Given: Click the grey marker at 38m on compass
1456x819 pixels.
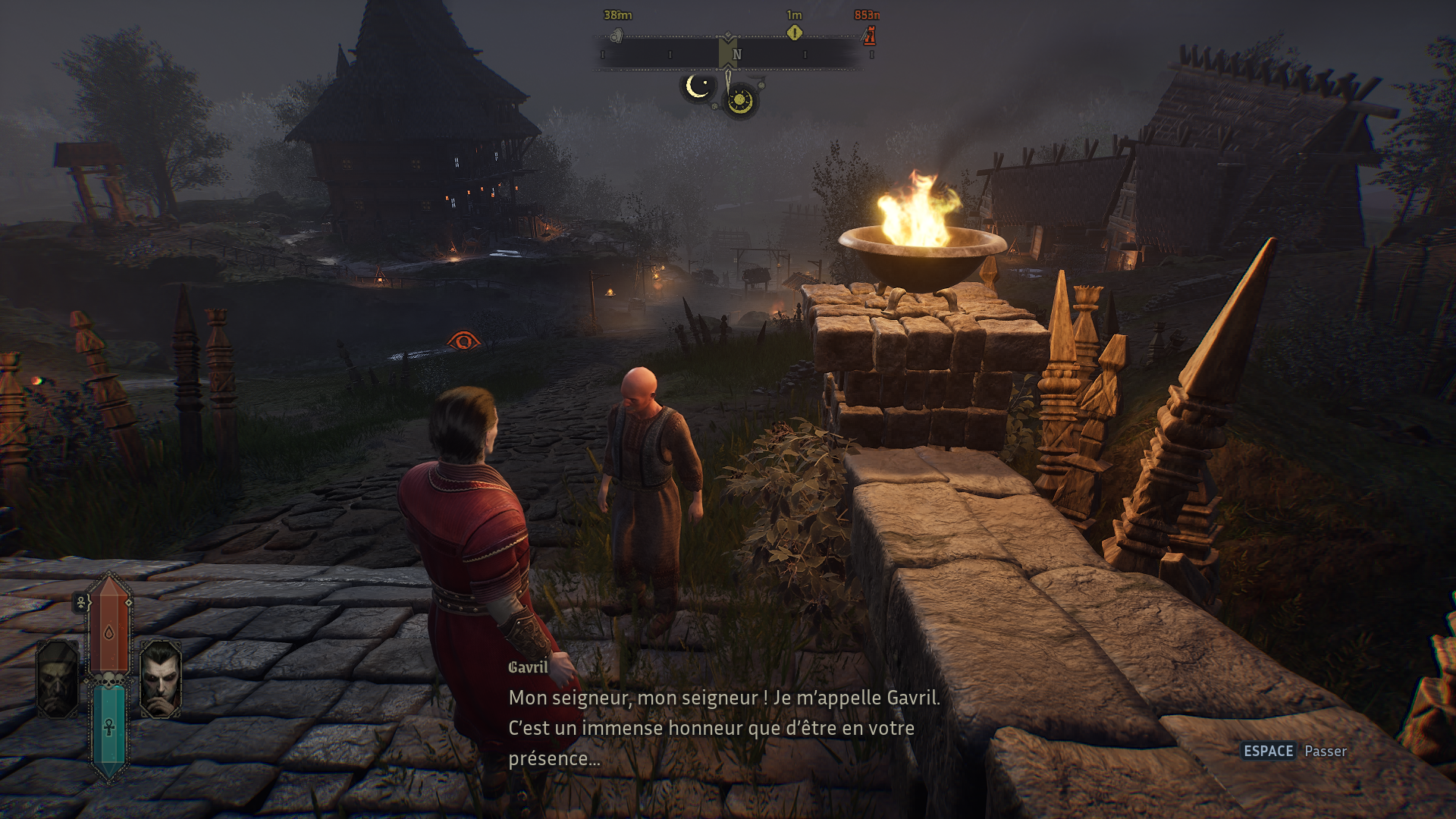Looking at the screenshot, I should pyautogui.click(x=617, y=36).
